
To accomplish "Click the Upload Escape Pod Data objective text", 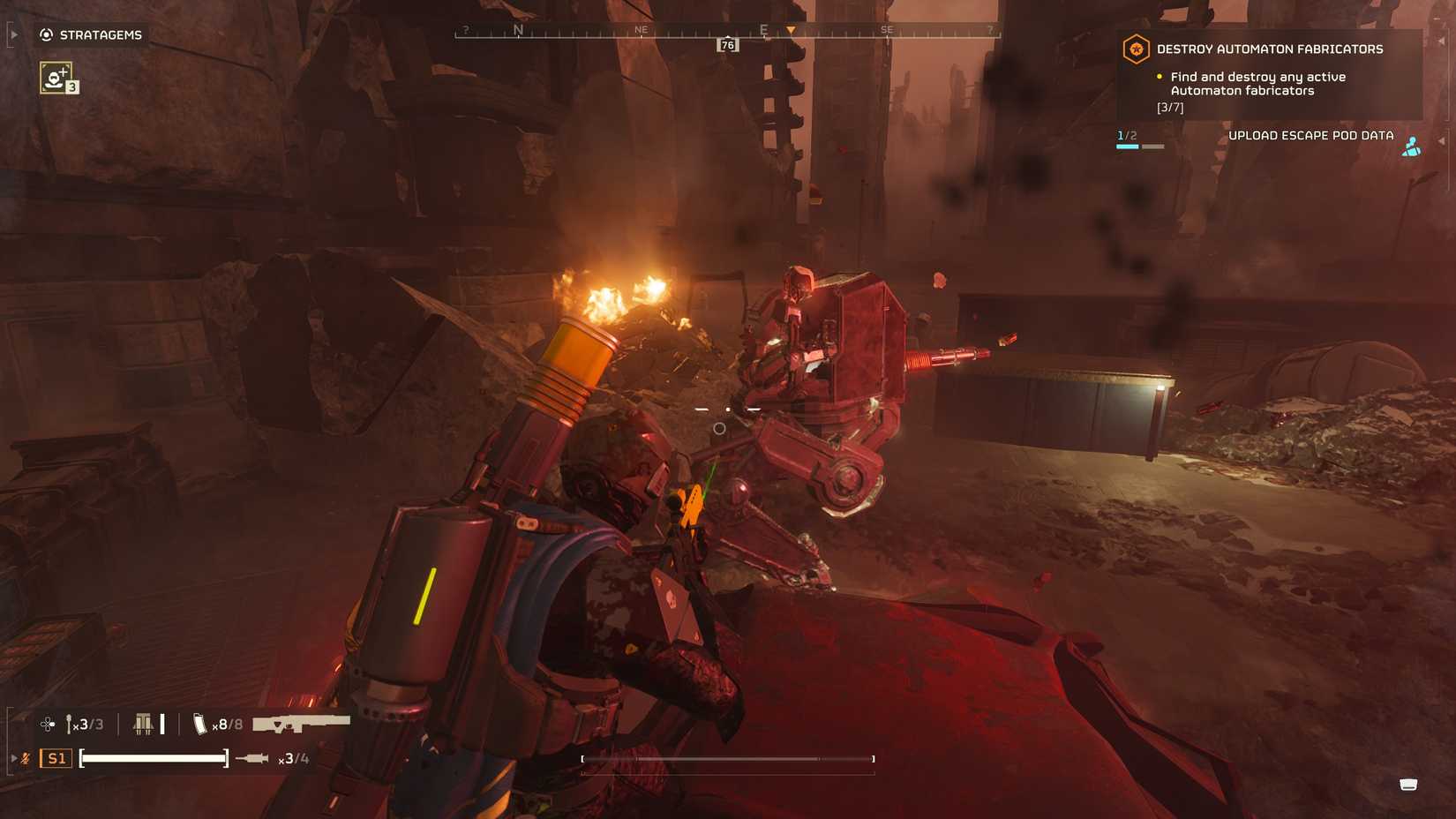I will (1311, 135).
